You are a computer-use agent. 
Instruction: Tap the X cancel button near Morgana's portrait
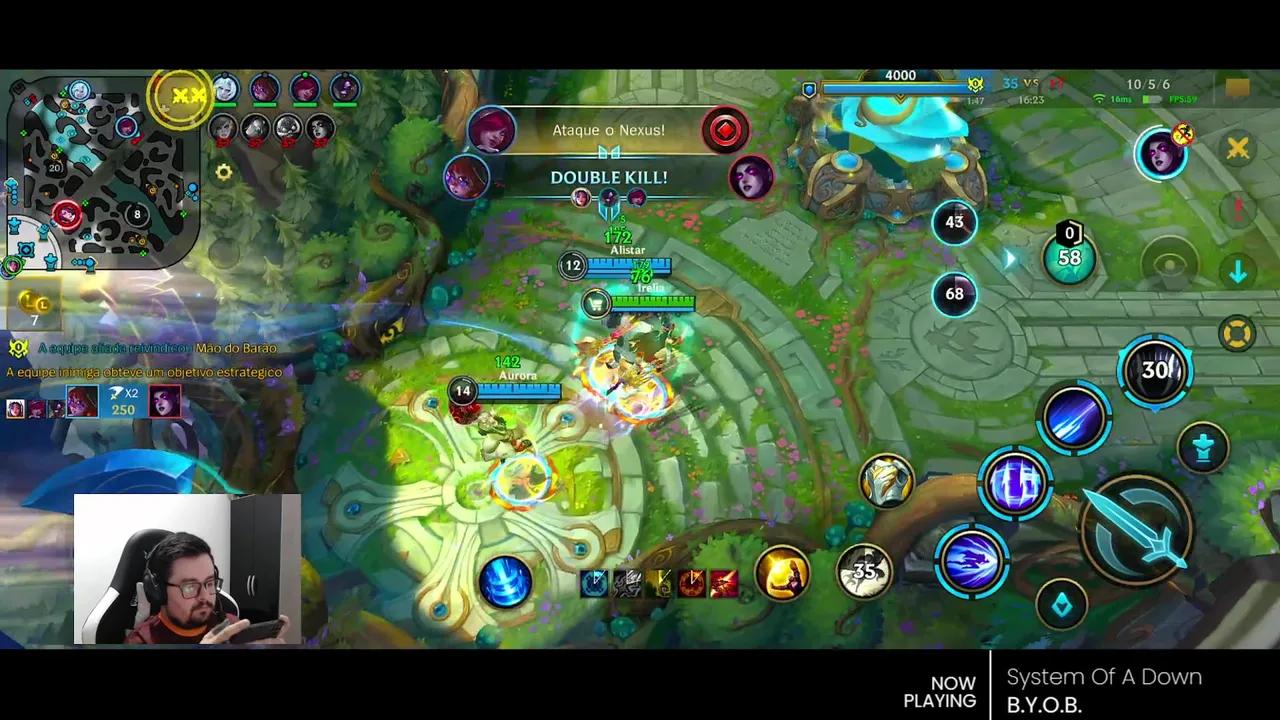pyautogui.click(x=1240, y=149)
